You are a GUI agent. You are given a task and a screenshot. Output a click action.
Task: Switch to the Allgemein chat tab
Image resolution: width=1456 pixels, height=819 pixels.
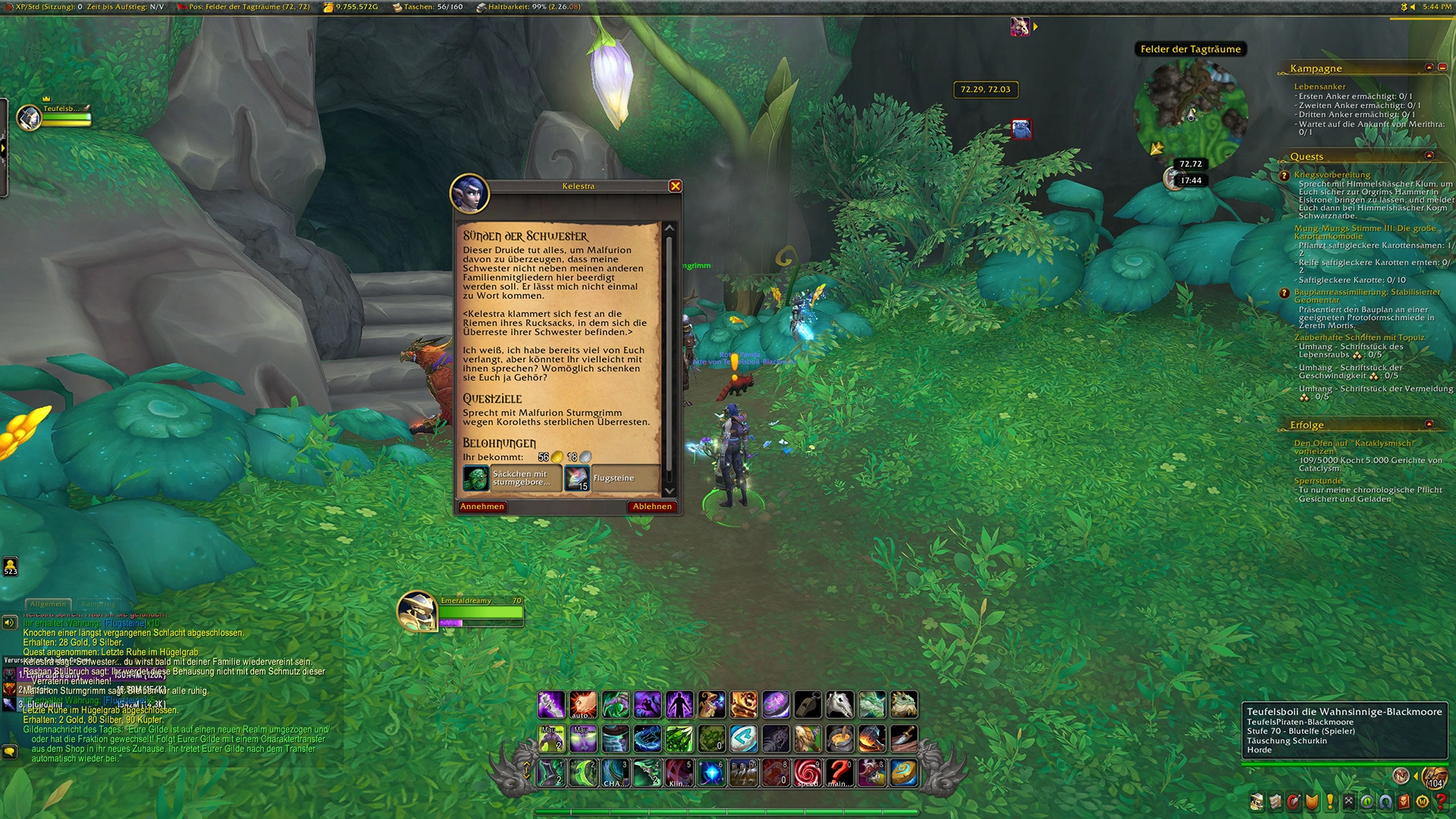point(48,604)
